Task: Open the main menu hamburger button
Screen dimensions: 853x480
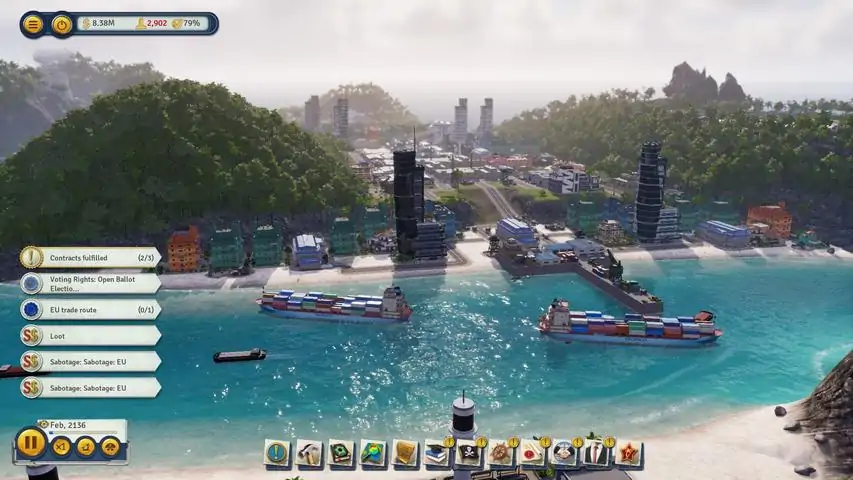Action: (x=33, y=24)
